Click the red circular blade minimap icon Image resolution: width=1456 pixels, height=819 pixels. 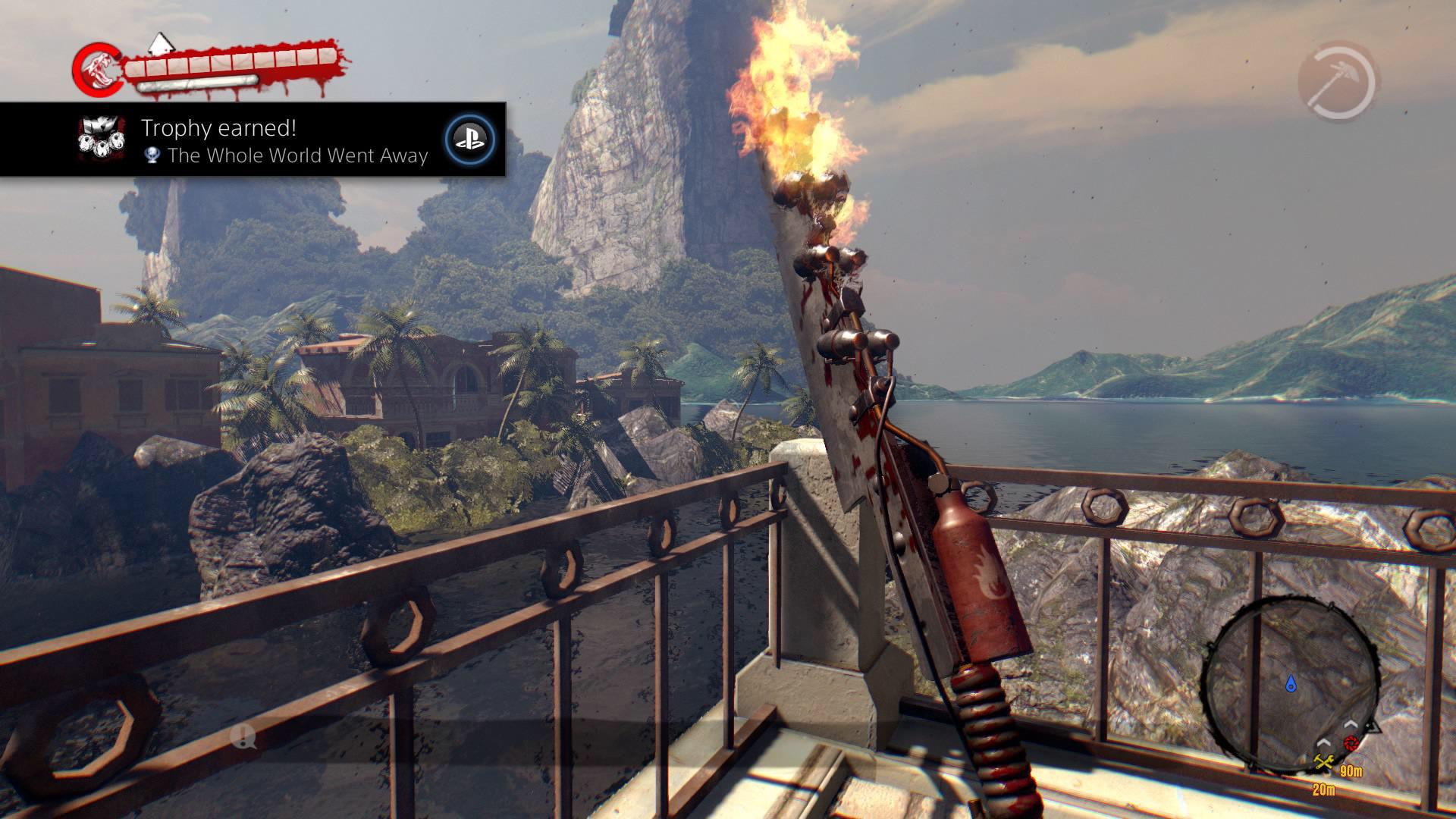tap(1351, 744)
